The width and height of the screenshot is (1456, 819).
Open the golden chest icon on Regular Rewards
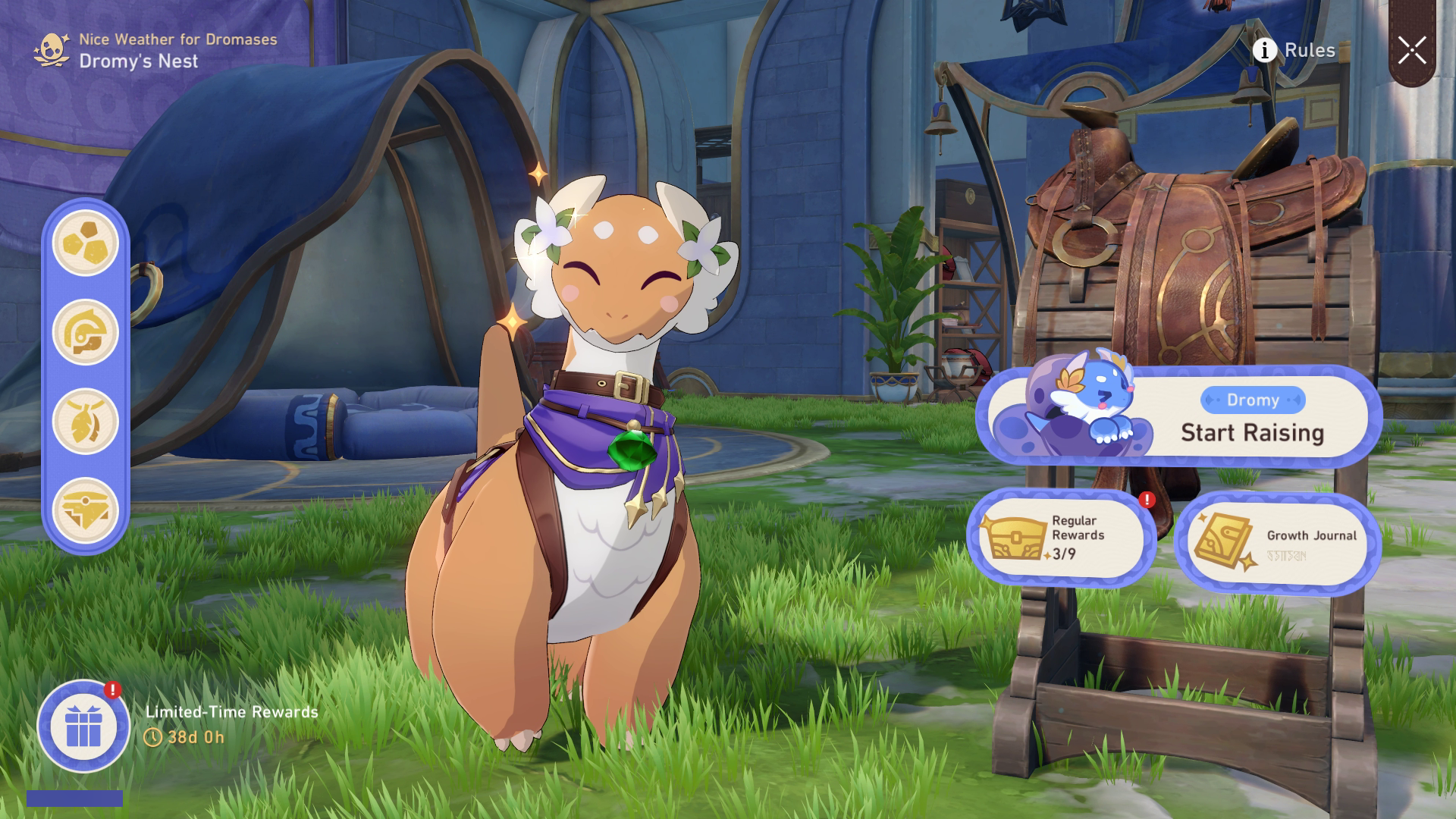1016,537
